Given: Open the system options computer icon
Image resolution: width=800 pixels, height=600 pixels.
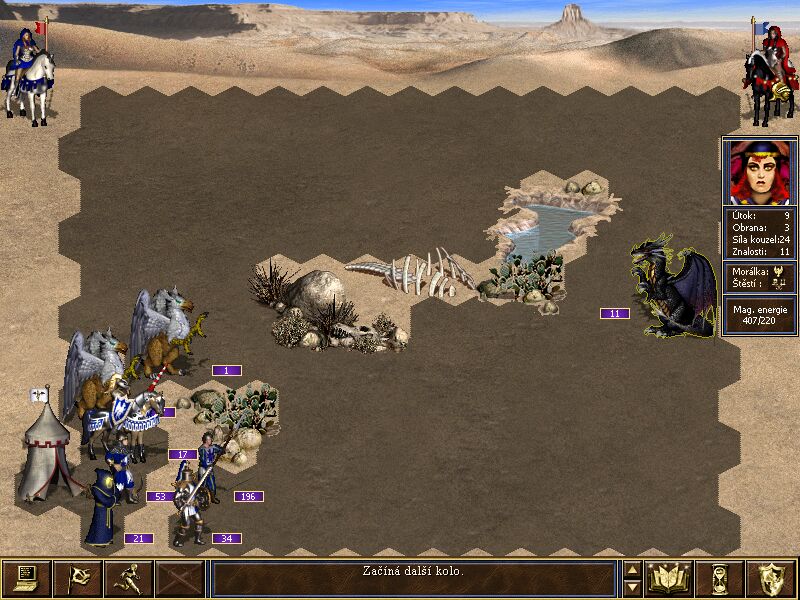Looking at the screenshot, I should [27, 579].
